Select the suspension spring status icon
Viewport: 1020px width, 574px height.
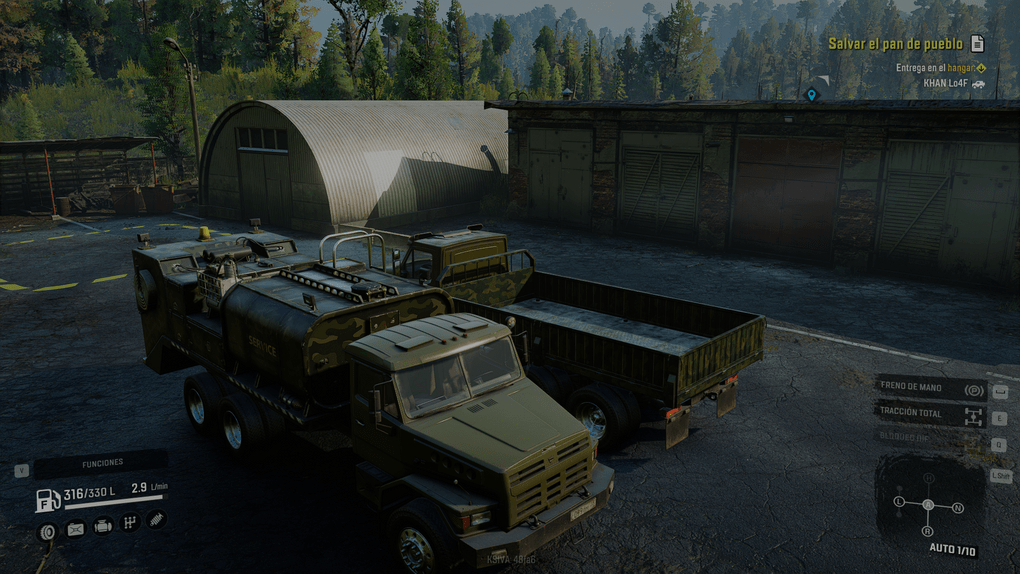[x=155, y=518]
